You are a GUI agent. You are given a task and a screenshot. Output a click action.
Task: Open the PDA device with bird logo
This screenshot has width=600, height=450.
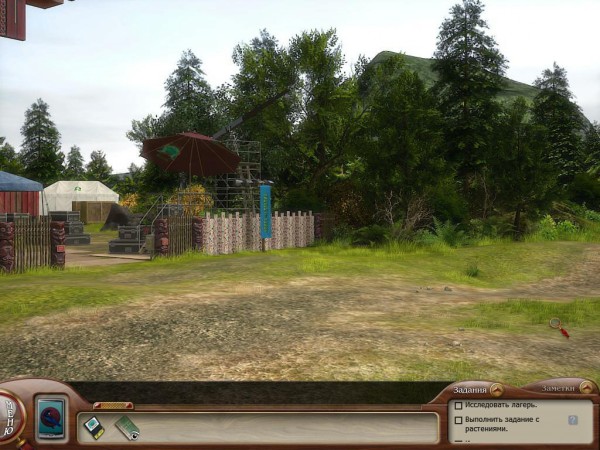click(51, 417)
